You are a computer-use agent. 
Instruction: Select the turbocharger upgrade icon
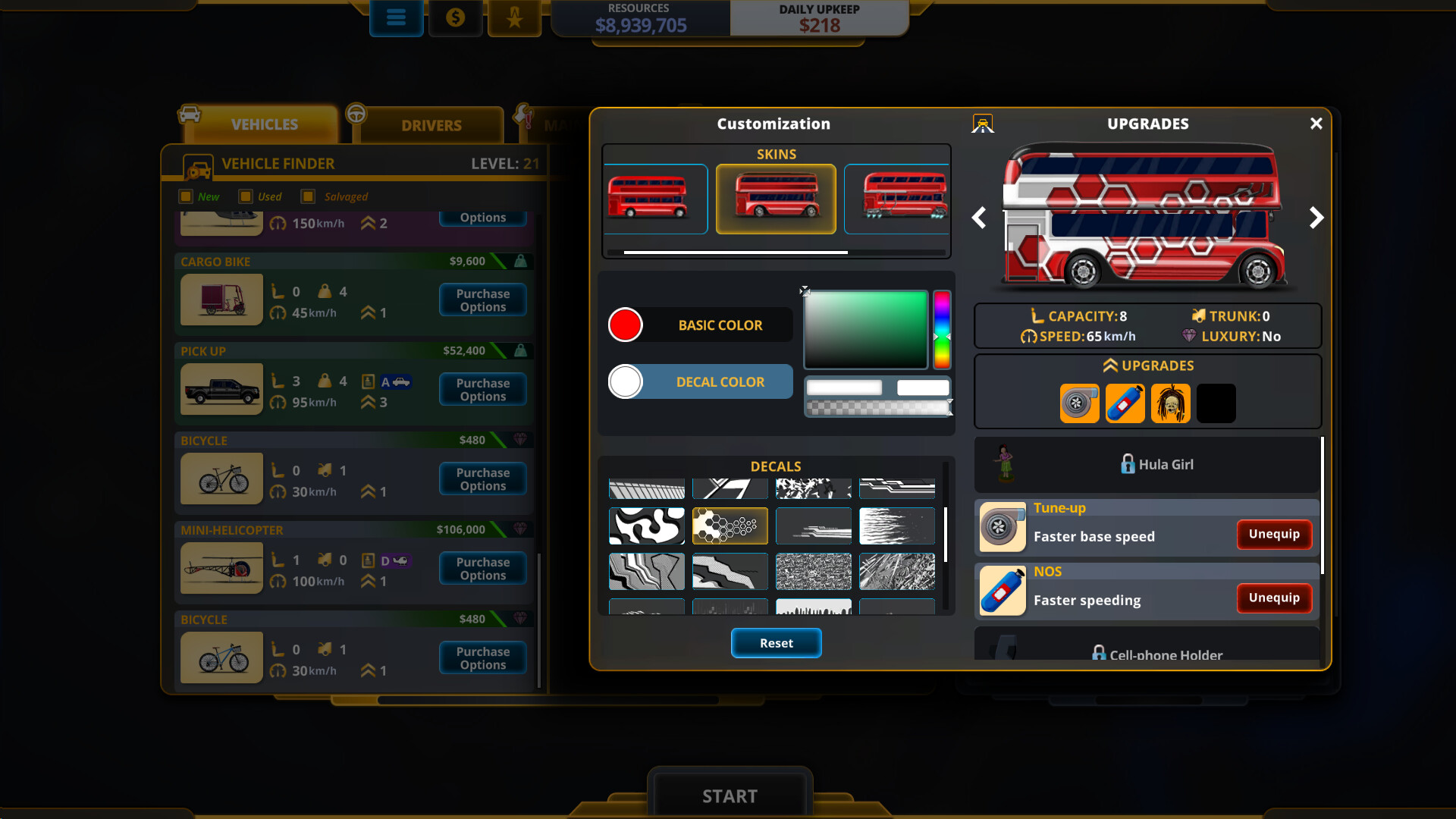pos(1079,403)
